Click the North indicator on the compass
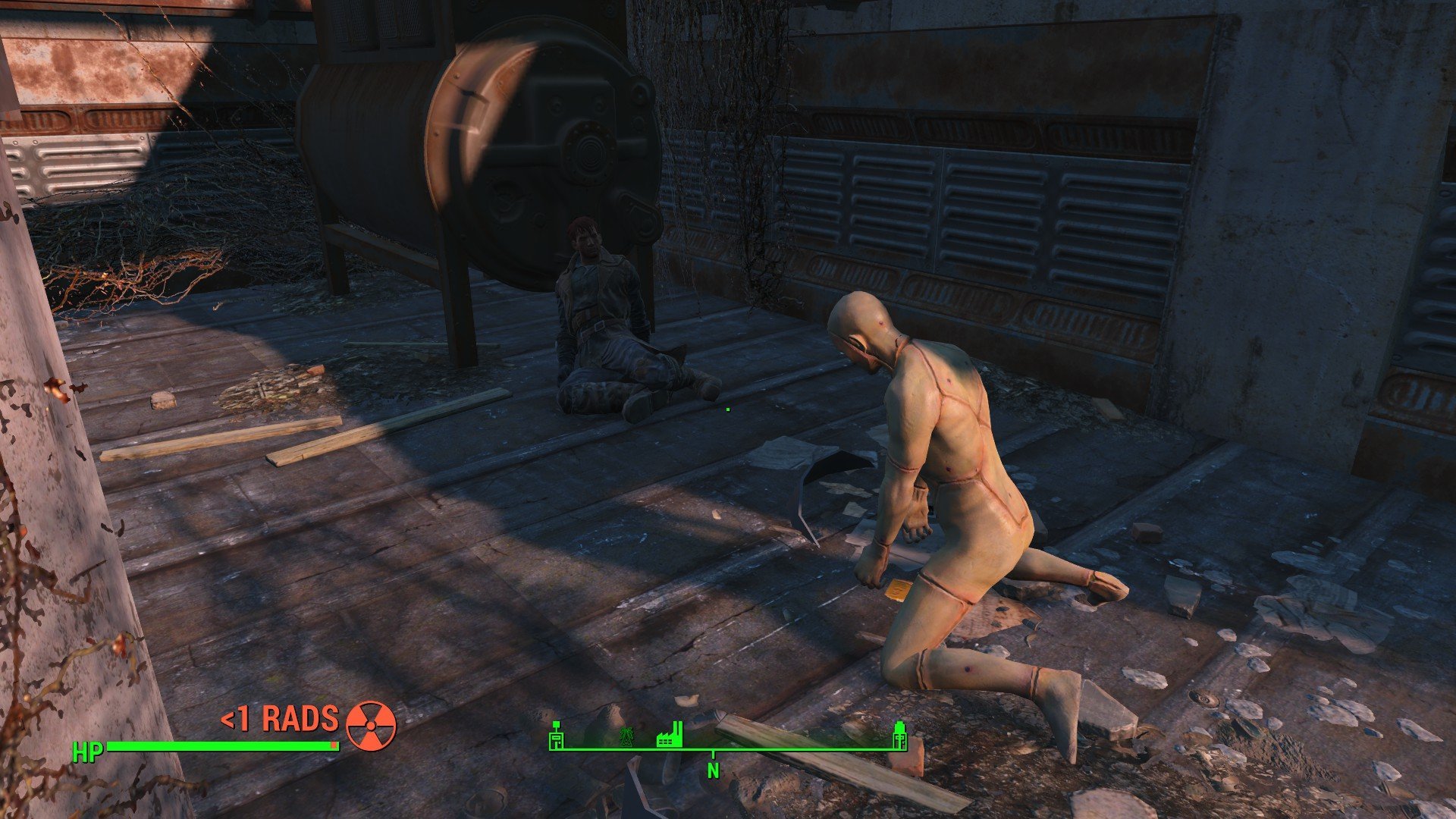Image resolution: width=1456 pixels, height=819 pixels. tap(713, 770)
